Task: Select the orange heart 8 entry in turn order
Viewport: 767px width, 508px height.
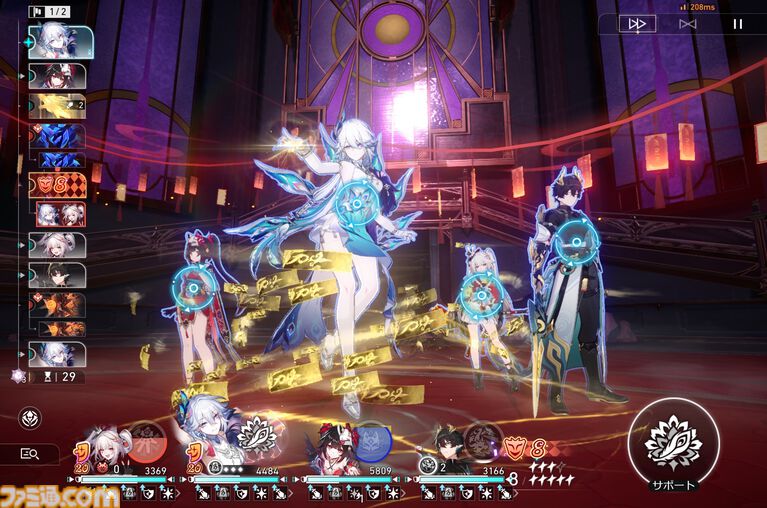Action: (x=56, y=186)
